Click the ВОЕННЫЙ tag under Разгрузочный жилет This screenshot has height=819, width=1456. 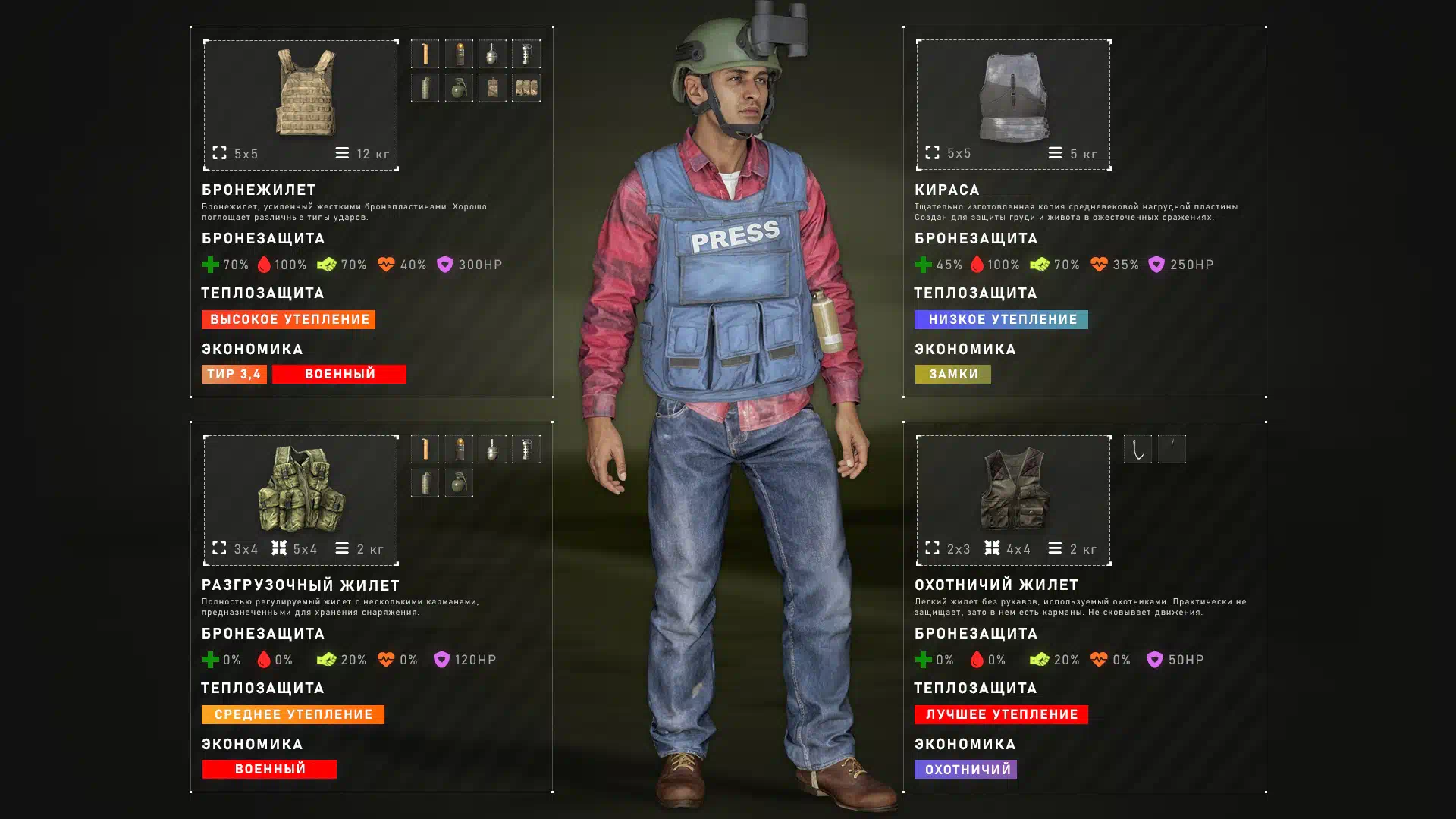(x=269, y=770)
